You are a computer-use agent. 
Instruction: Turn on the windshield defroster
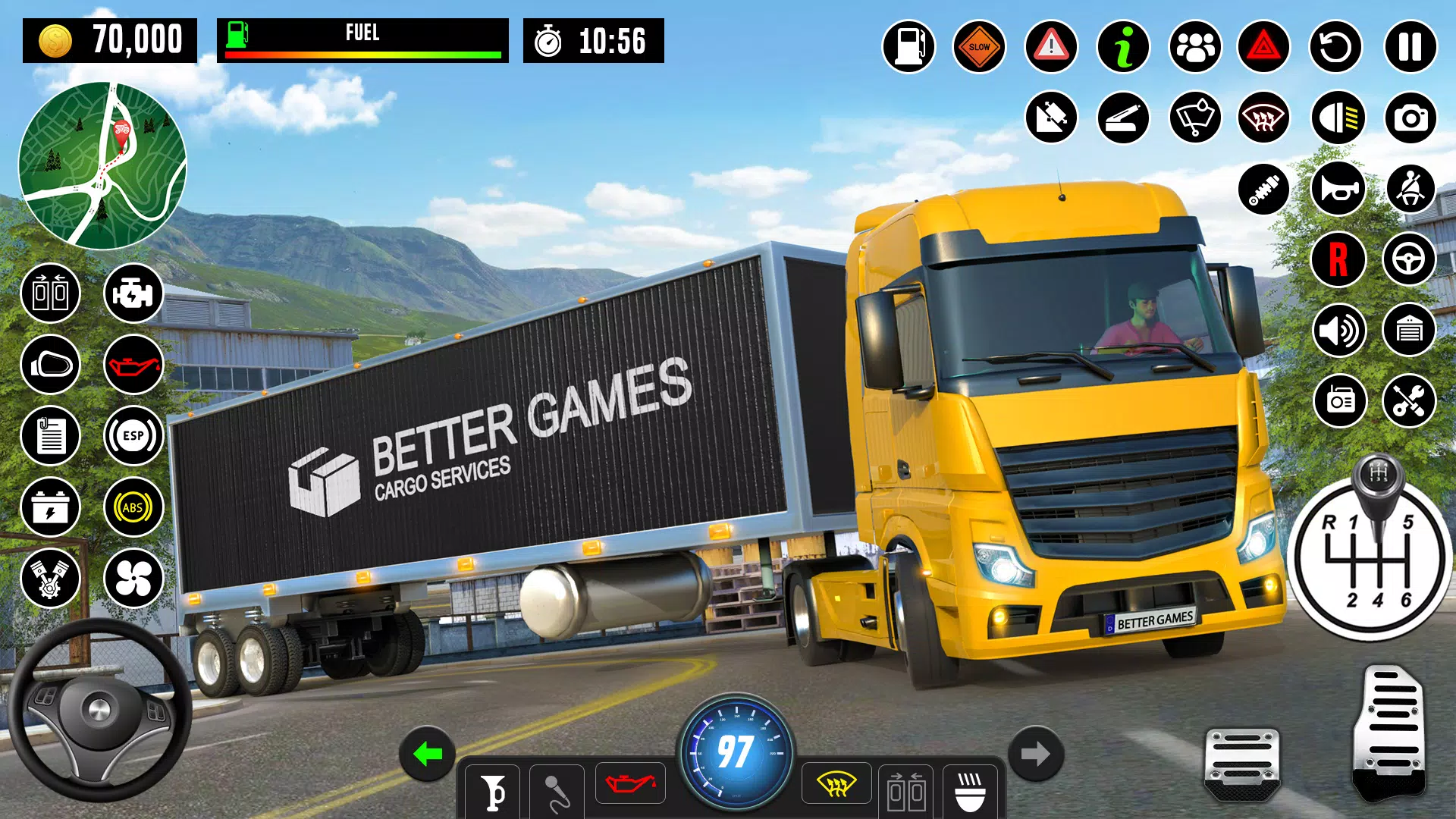pyautogui.click(x=1263, y=118)
